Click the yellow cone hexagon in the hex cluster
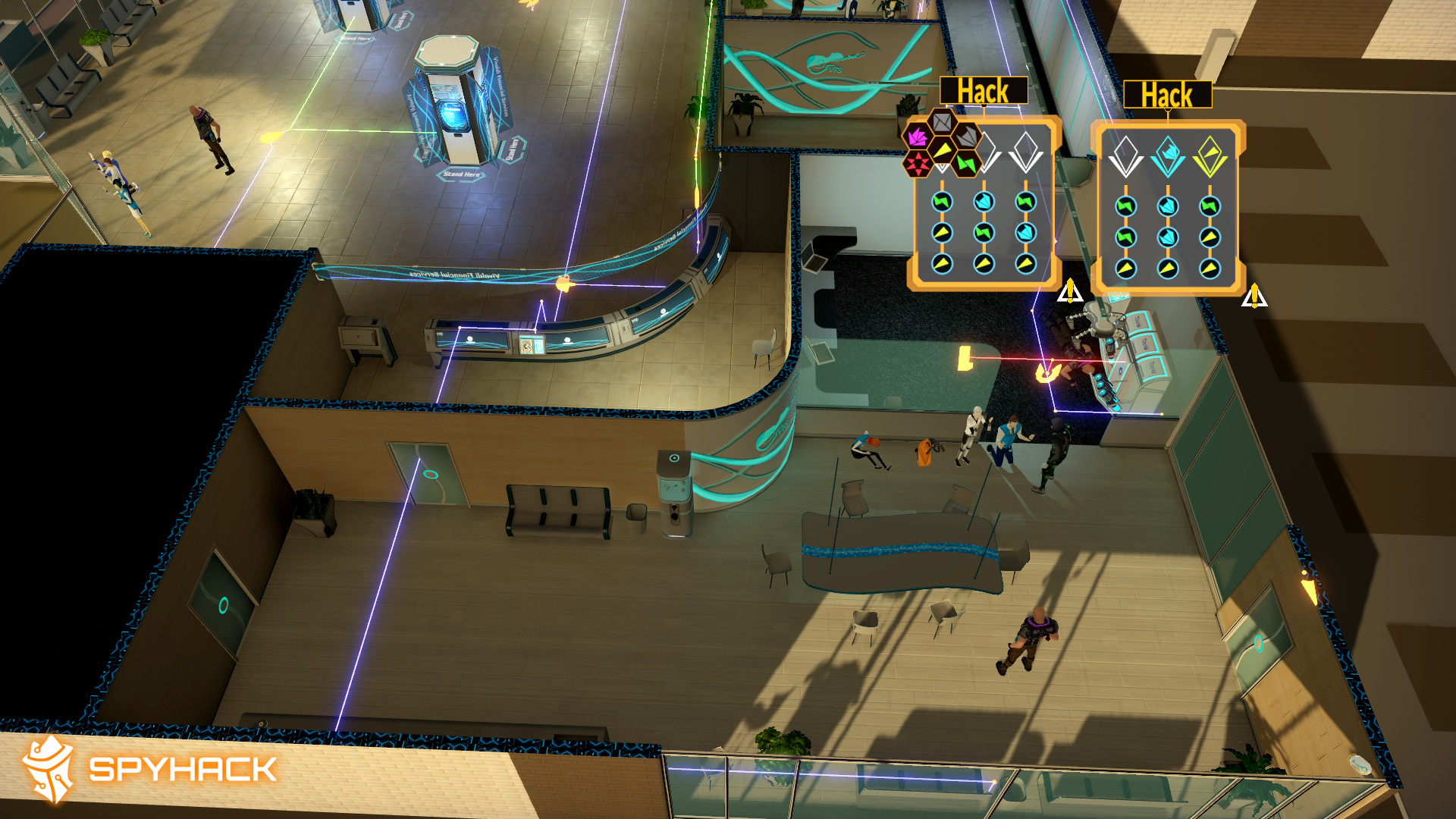 [x=943, y=151]
